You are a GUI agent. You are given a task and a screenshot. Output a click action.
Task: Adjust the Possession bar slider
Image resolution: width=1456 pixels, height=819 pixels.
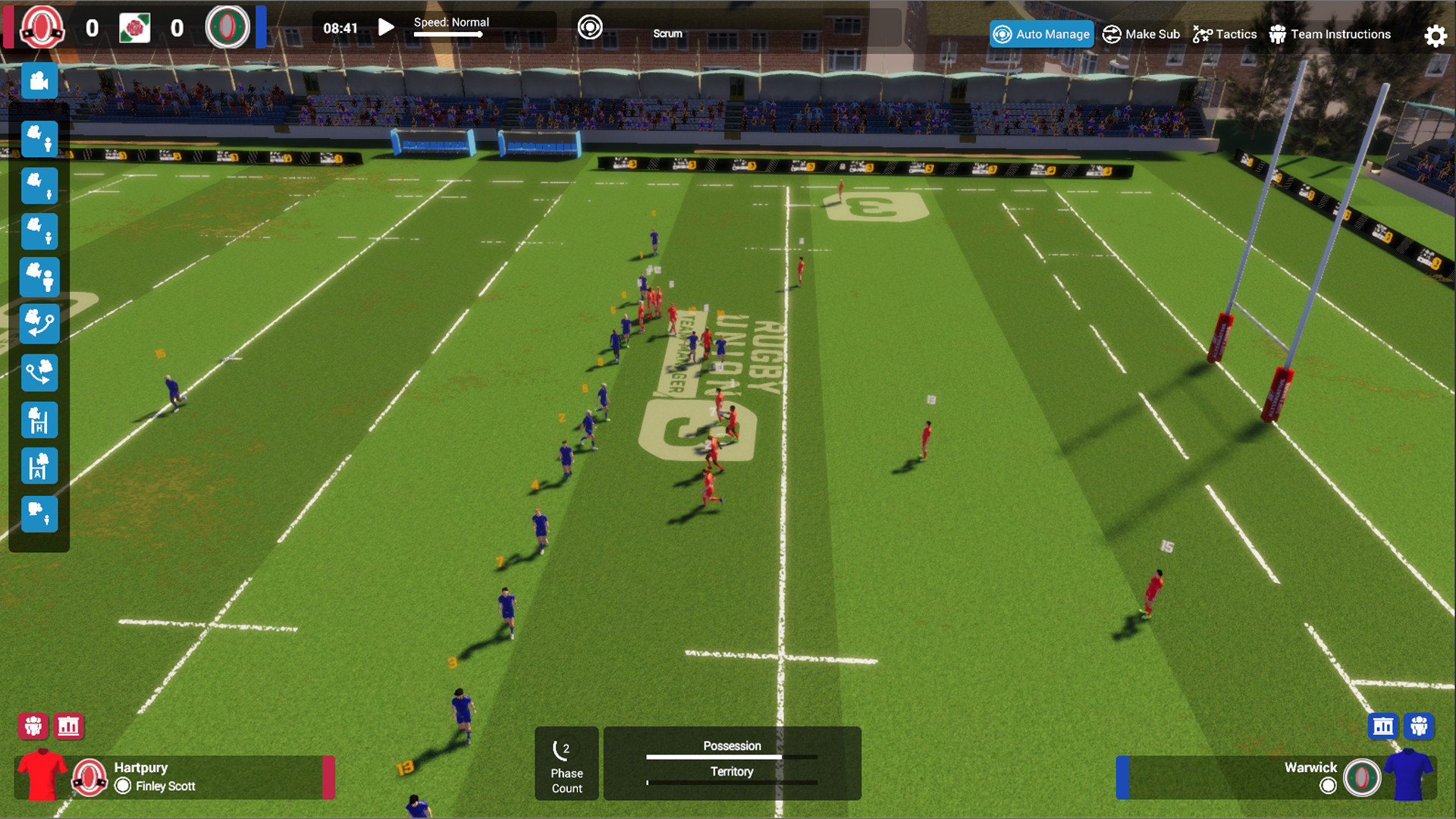[732, 757]
